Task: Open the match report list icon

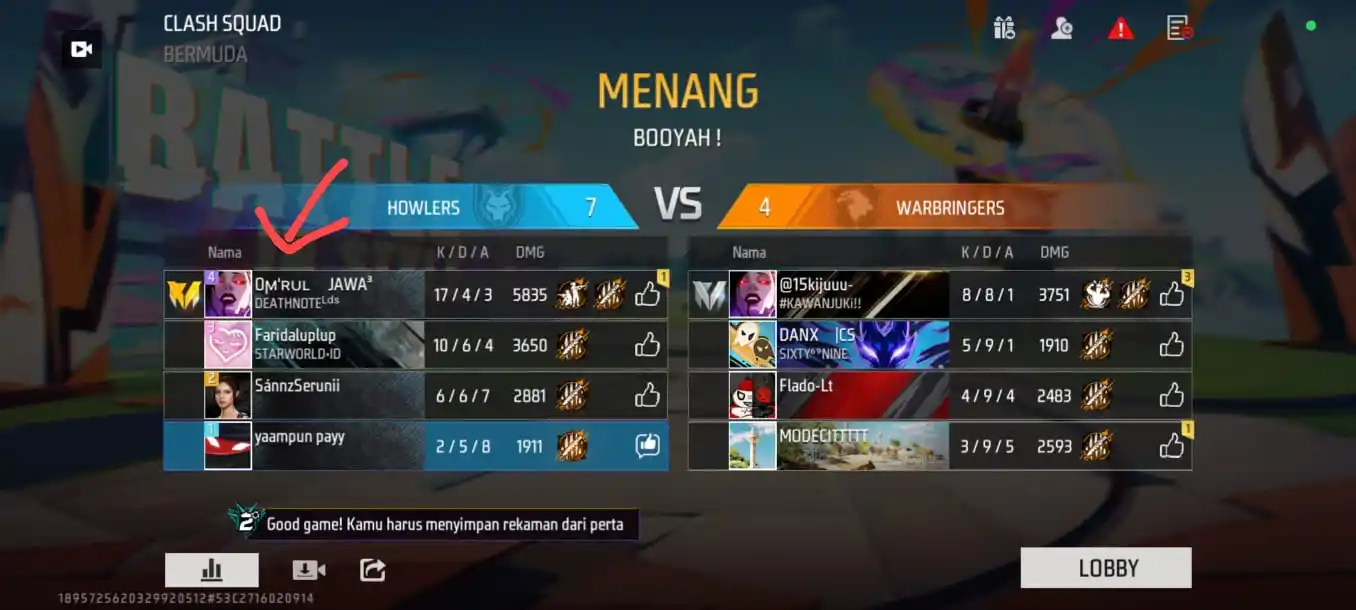Action: pyautogui.click(x=1180, y=28)
